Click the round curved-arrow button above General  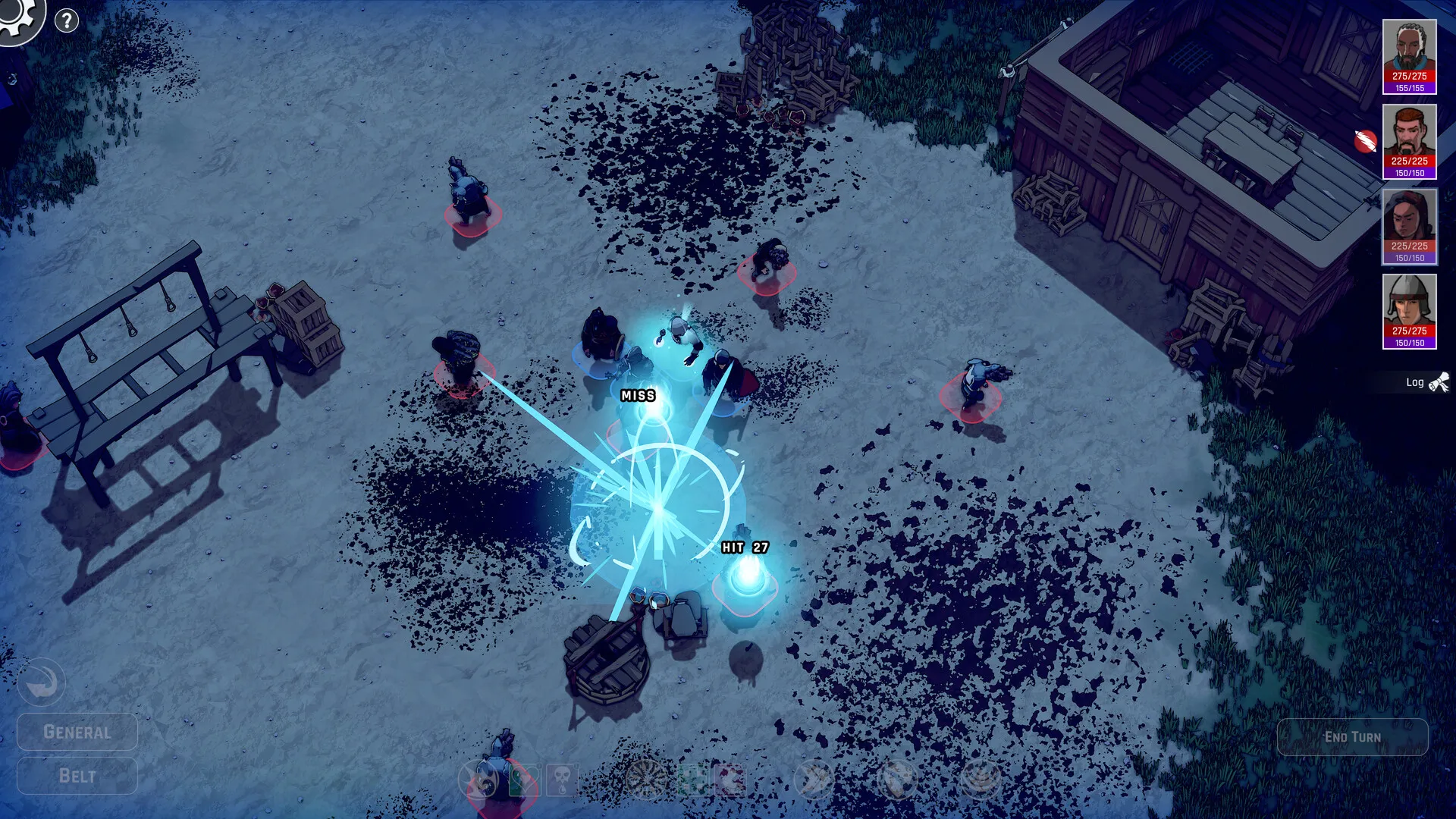pyautogui.click(x=42, y=682)
